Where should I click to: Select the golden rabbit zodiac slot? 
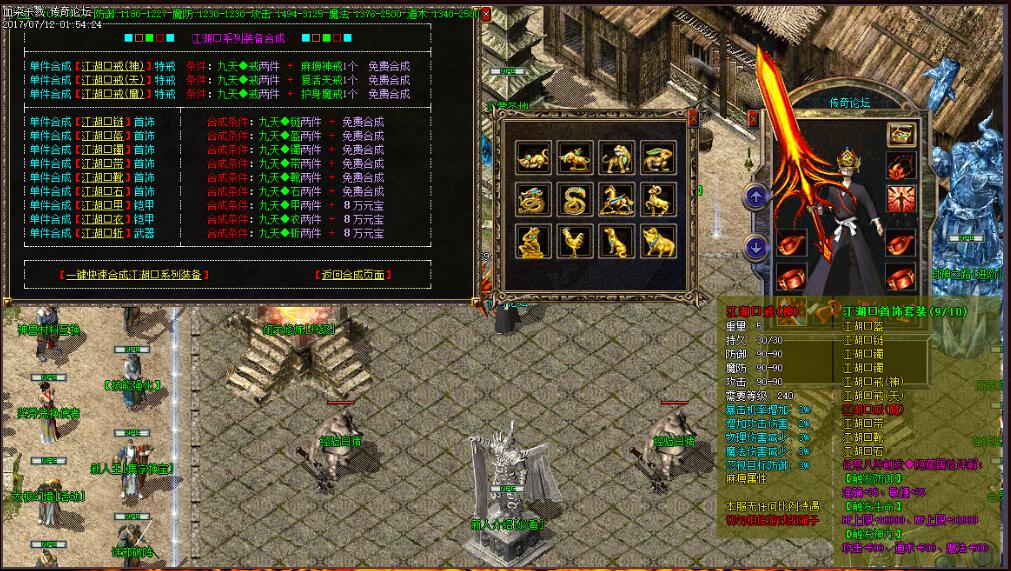coord(658,158)
